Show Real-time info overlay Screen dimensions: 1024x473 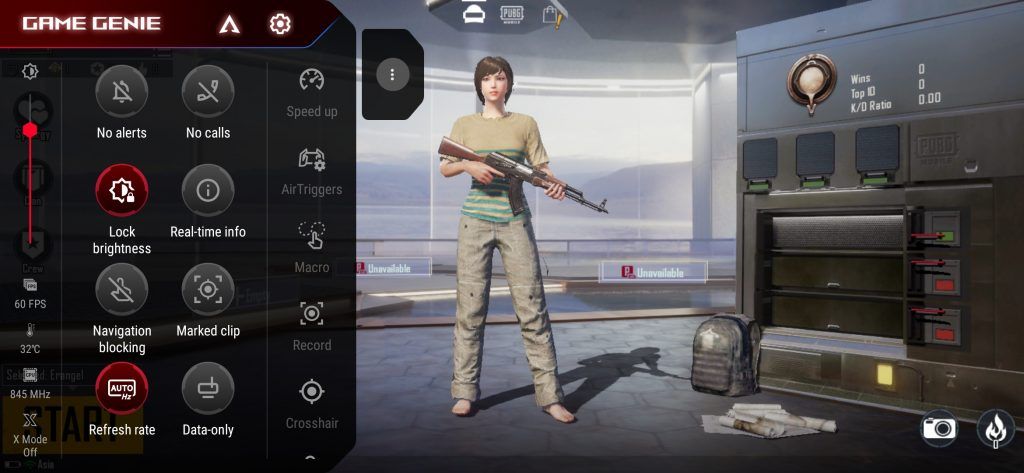[208, 190]
